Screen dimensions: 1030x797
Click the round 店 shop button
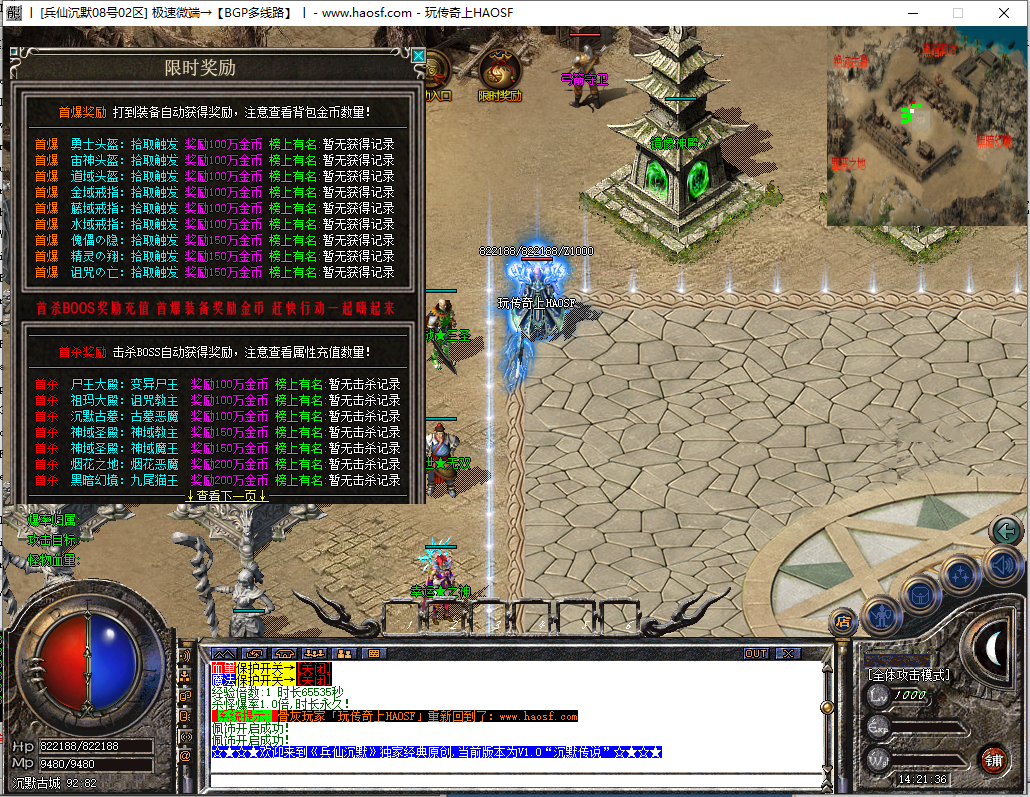(x=843, y=622)
